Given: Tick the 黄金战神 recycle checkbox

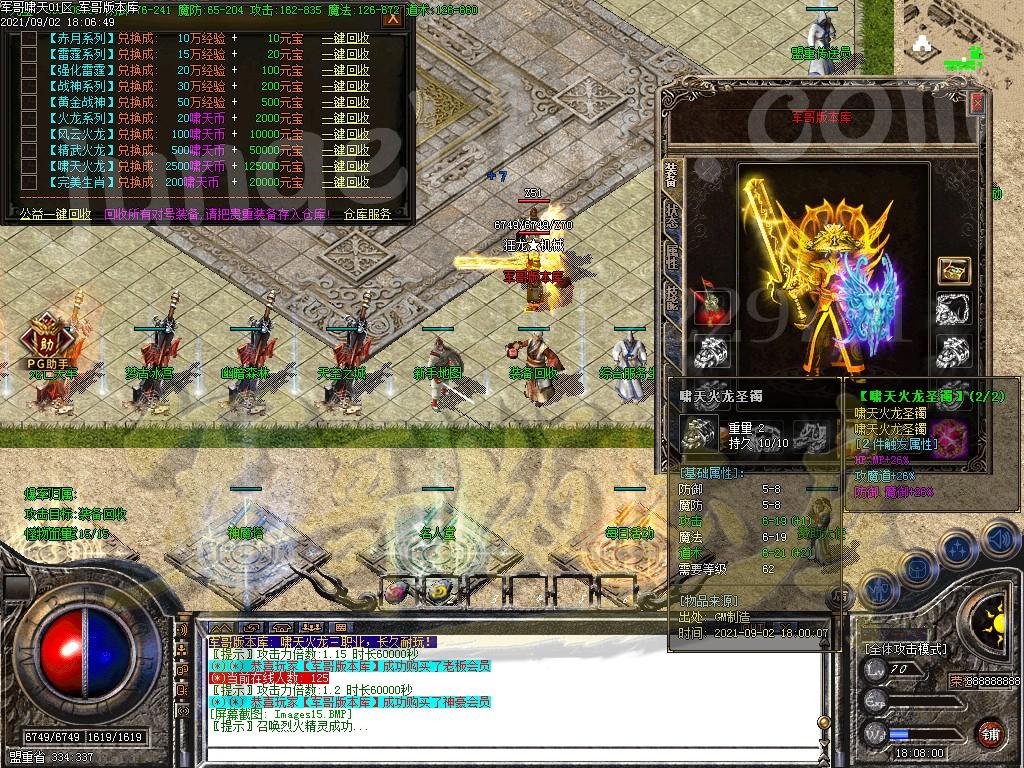Looking at the screenshot, I should coord(27,101).
